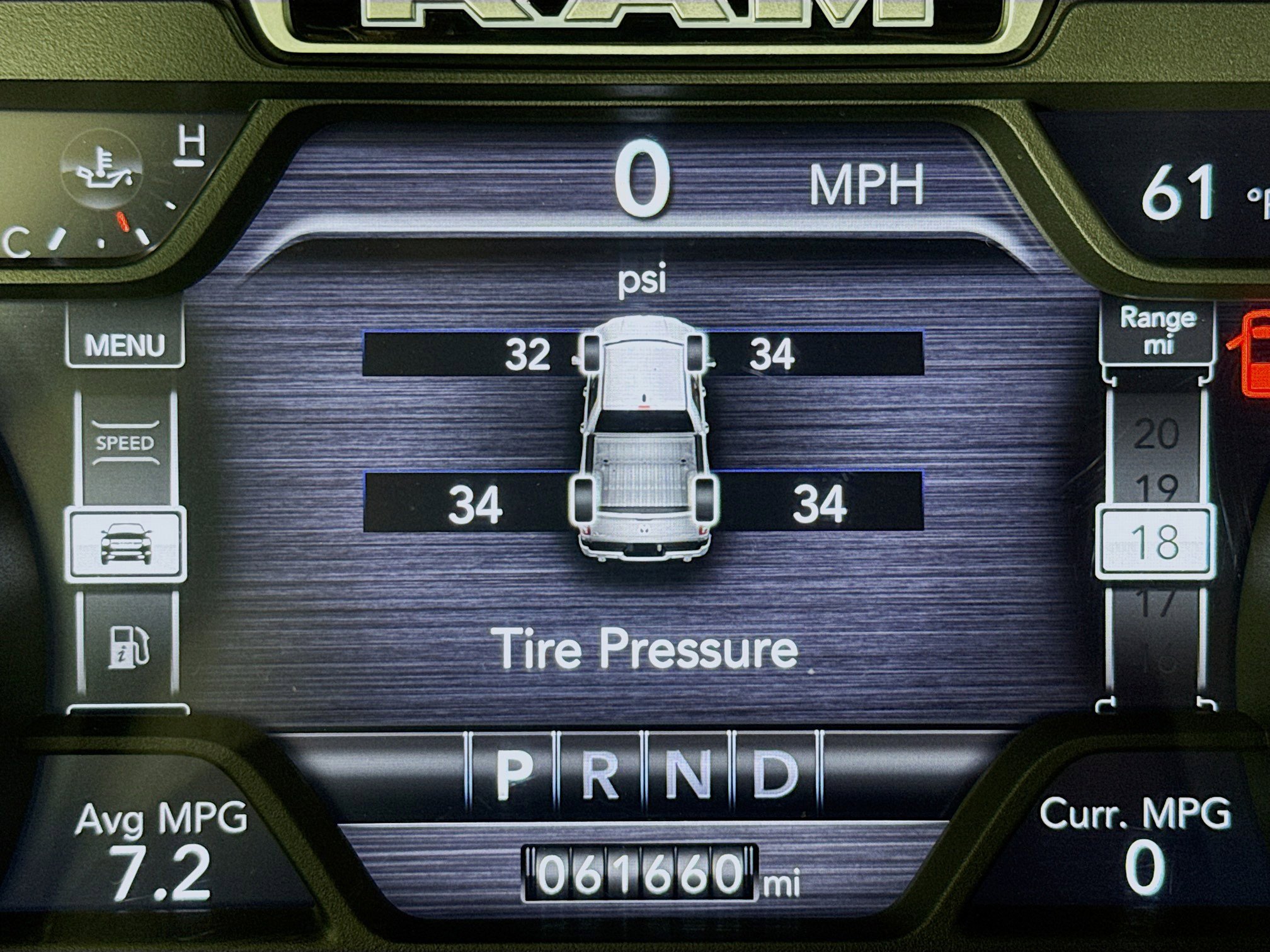1270x952 pixels.
Task: Select the fuel pump economy icon
Action: point(129,646)
